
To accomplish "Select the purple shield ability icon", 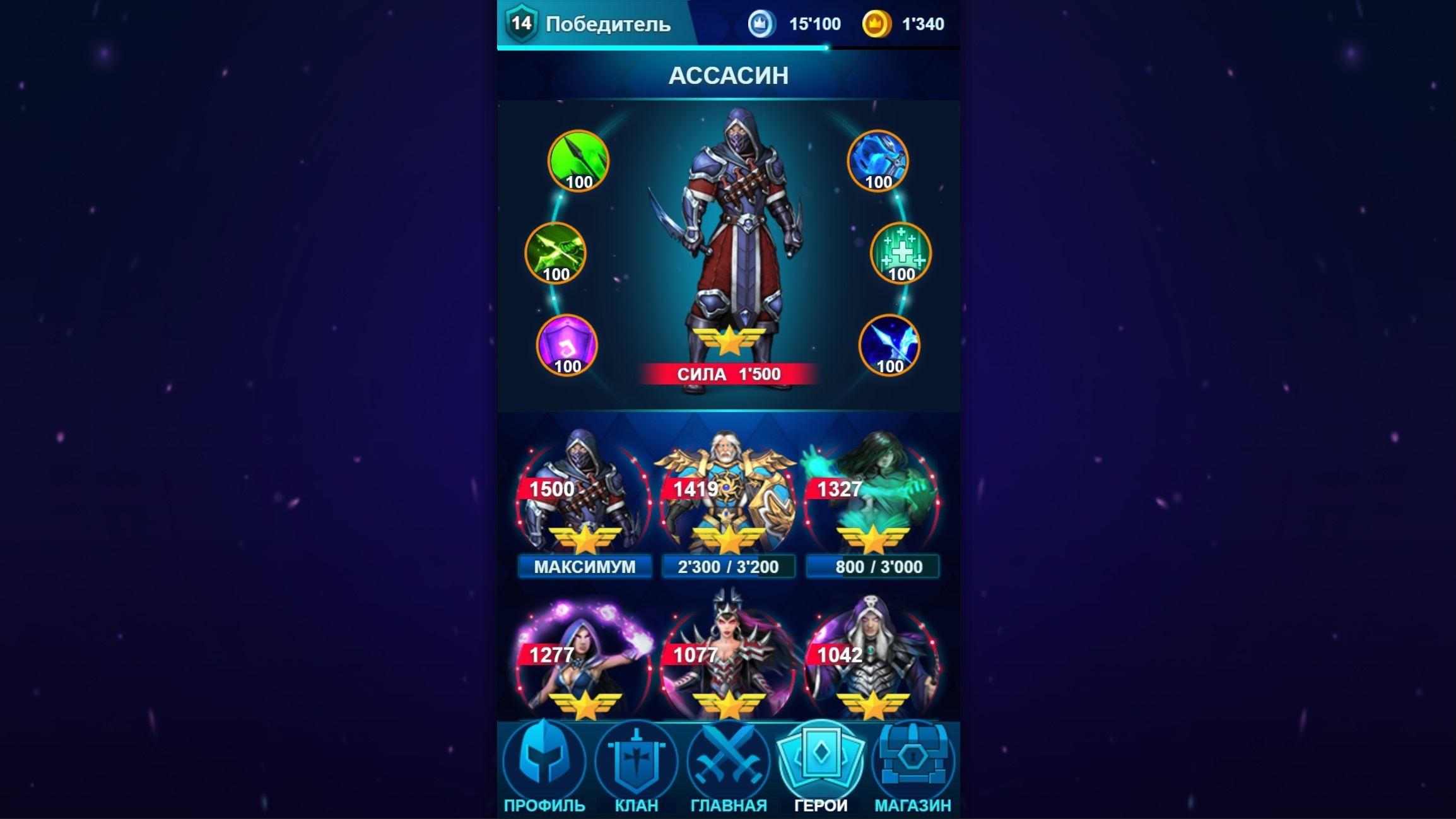I will [x=567, y=344].
